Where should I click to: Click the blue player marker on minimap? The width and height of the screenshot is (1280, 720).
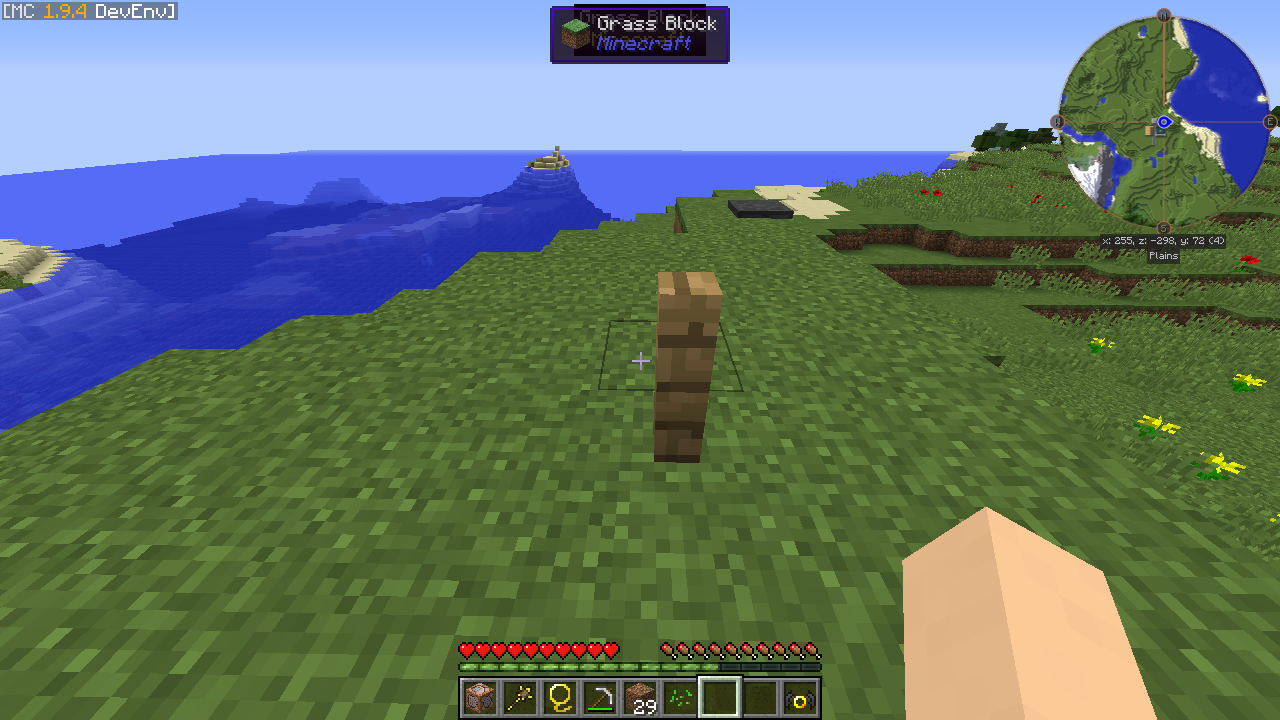click(1164, 122)
